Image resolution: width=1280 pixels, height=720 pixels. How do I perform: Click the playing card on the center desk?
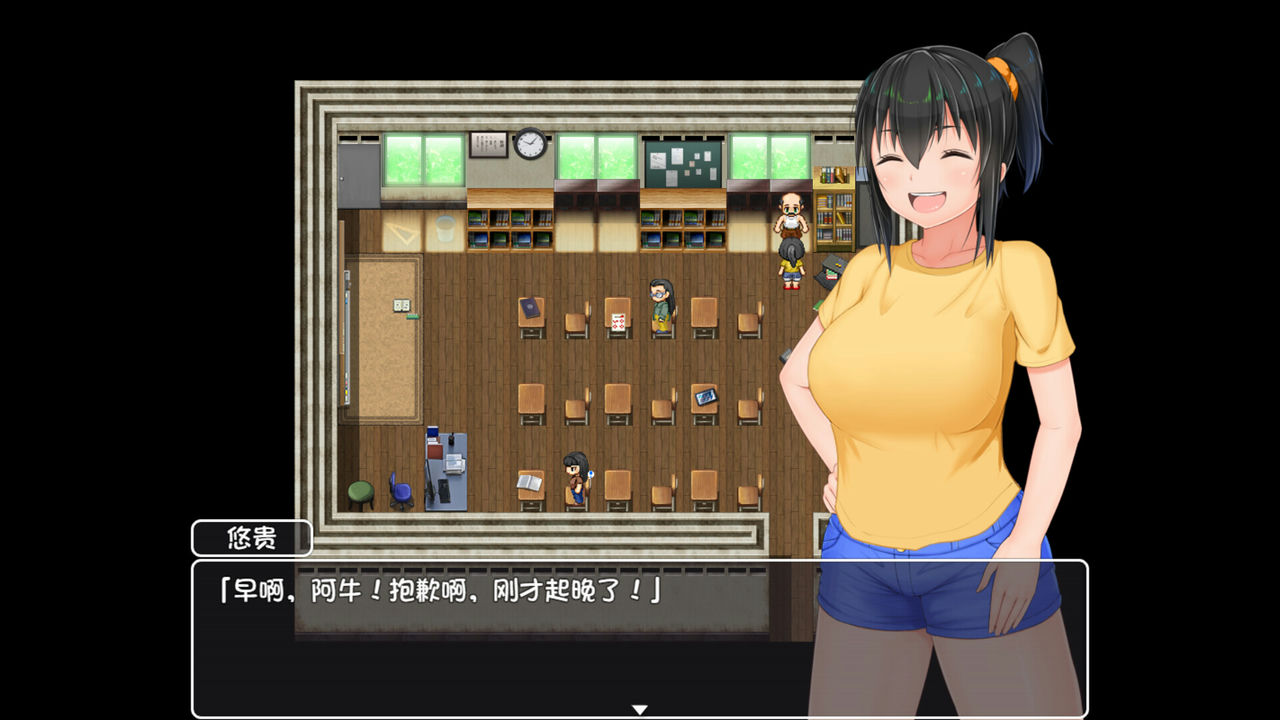coord(618,322)
